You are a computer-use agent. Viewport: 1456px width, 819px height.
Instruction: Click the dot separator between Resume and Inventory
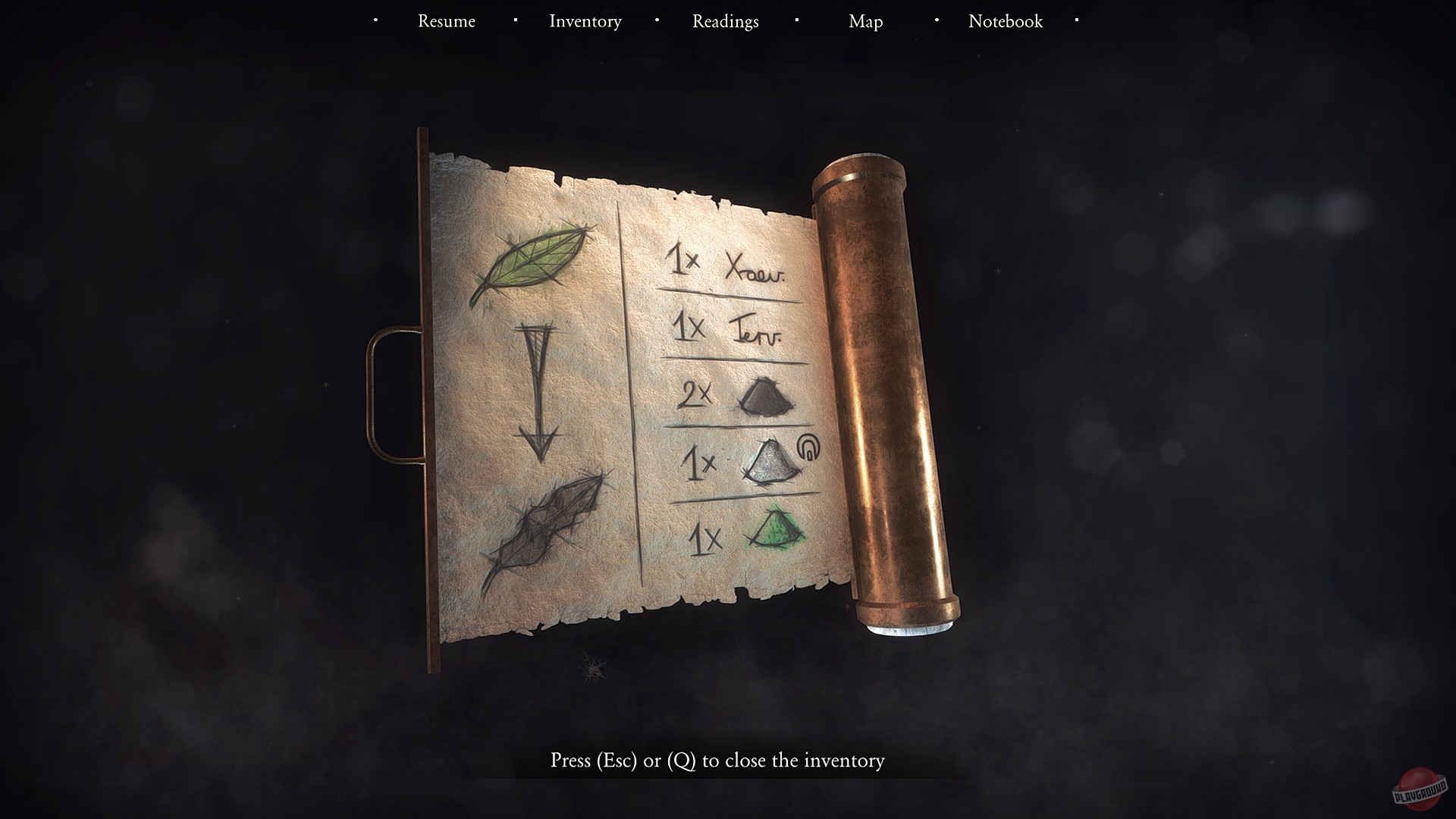[x=515, y=20]
